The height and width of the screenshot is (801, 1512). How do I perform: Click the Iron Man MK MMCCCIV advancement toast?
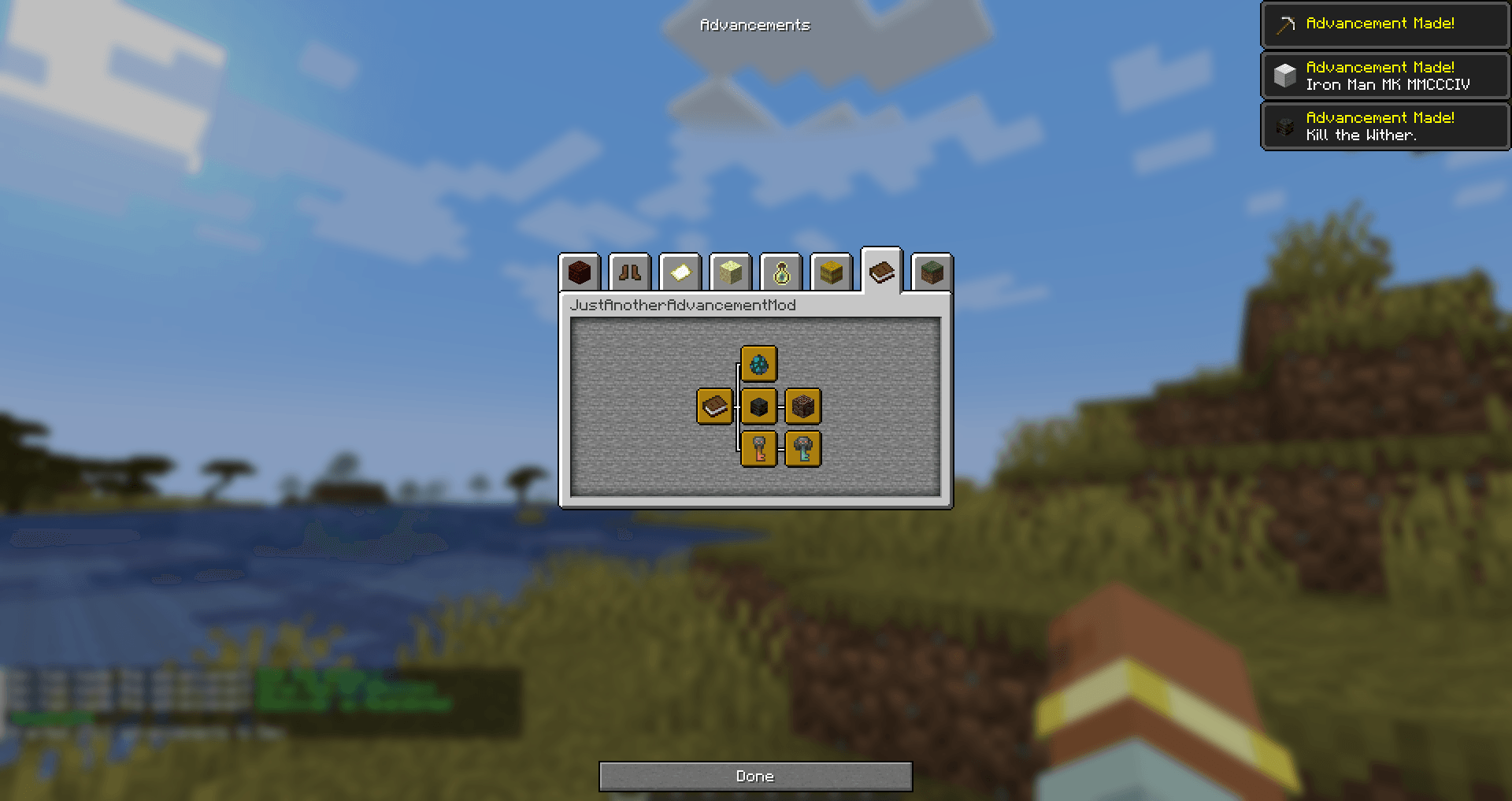tap(1384, 76)
